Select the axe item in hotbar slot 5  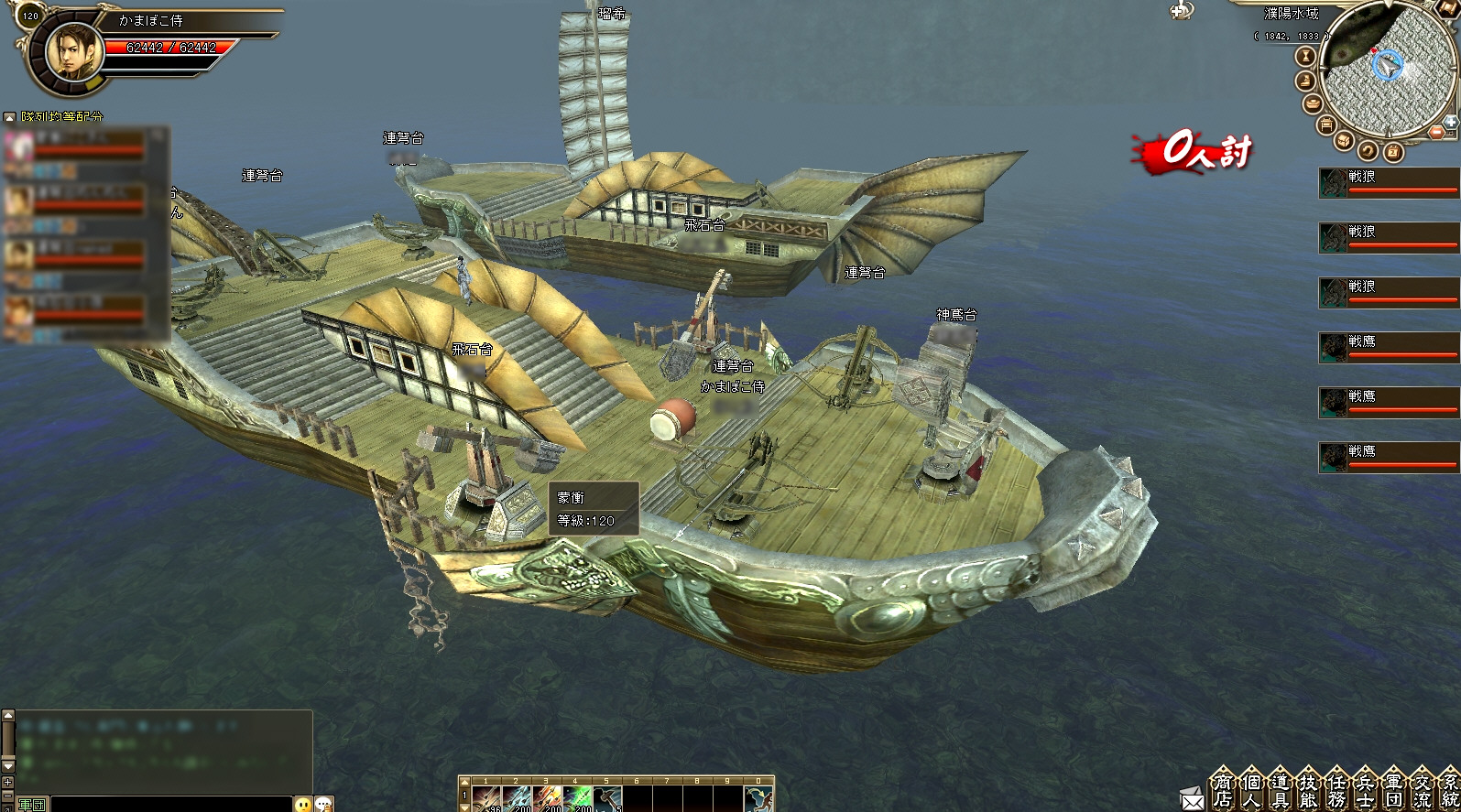[607, 799]
